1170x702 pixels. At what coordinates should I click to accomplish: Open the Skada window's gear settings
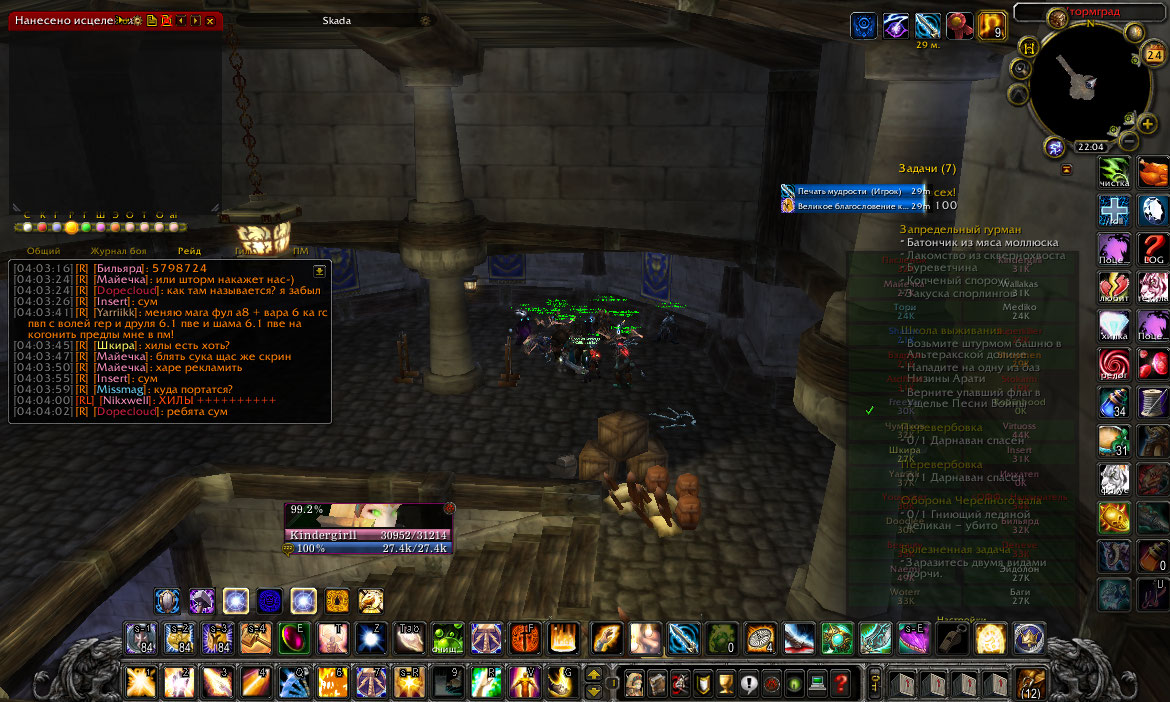tap(135, 20)
